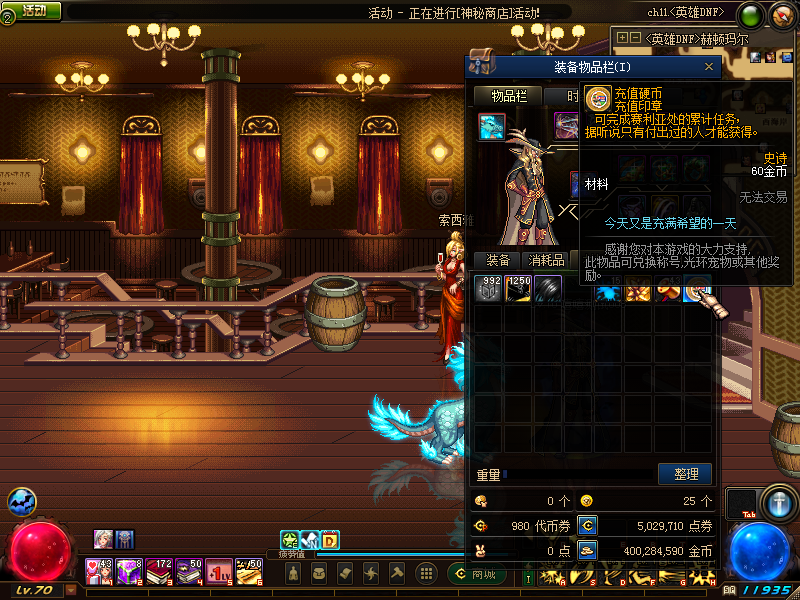Open the hammer icon on bottom bar

pos(395,573)
